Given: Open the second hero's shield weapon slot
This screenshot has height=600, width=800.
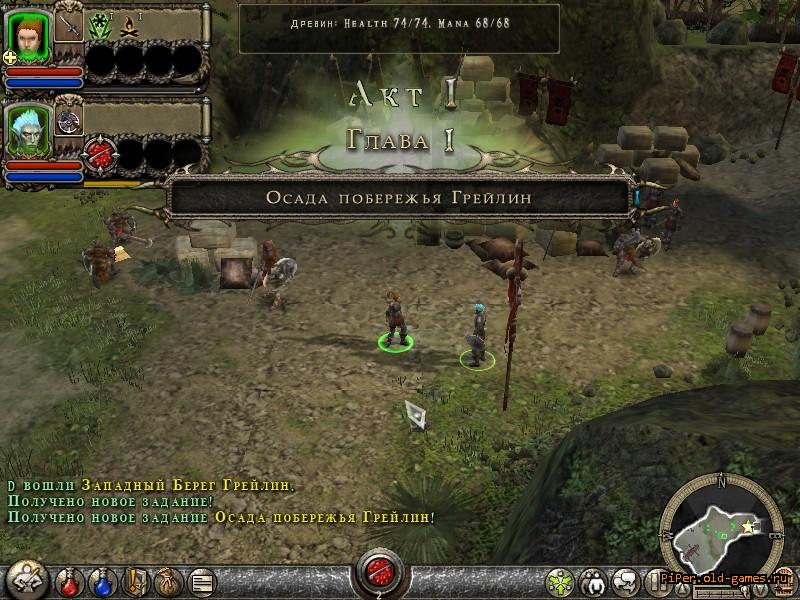Looking at the screenshot, I should pos(69,119).
